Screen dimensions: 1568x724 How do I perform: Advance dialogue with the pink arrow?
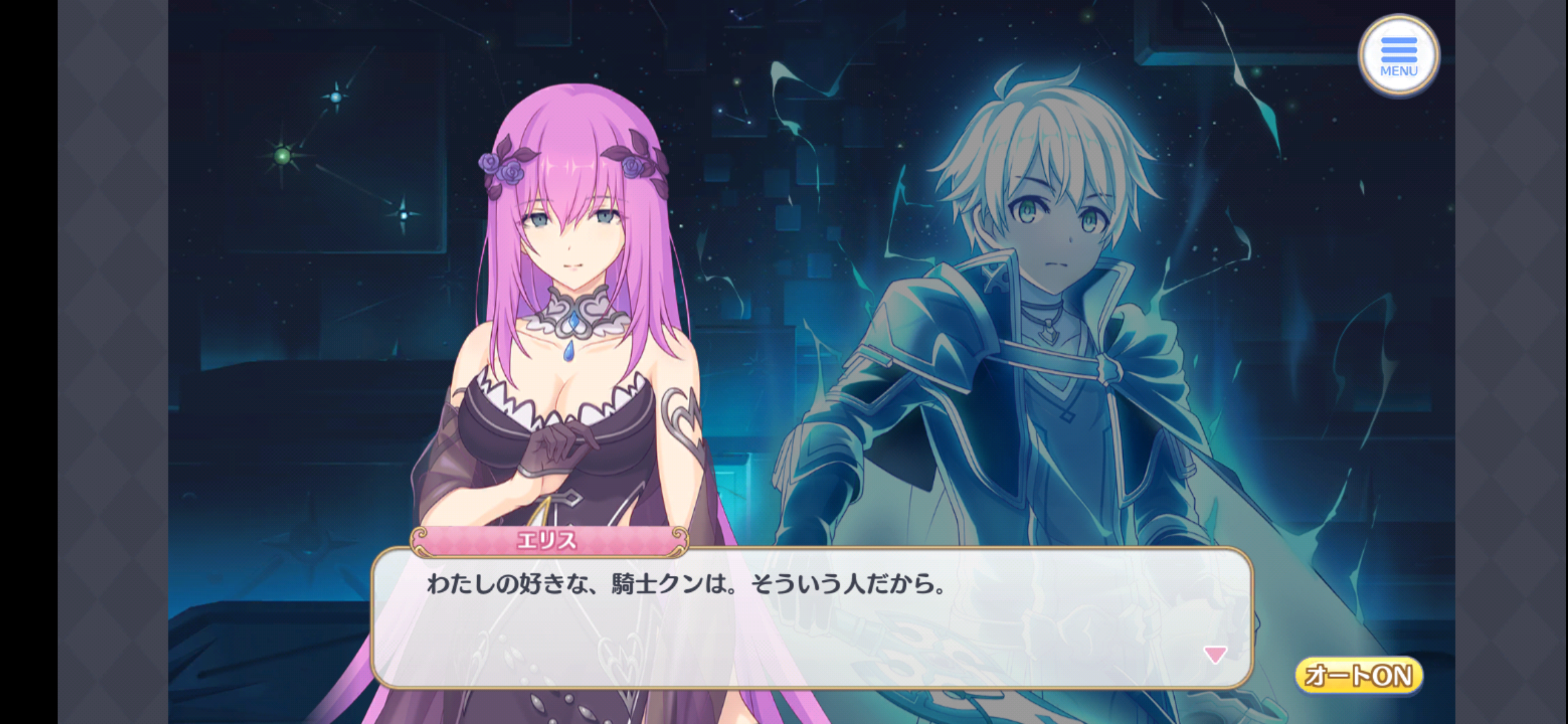click(x=1215, y=654)
